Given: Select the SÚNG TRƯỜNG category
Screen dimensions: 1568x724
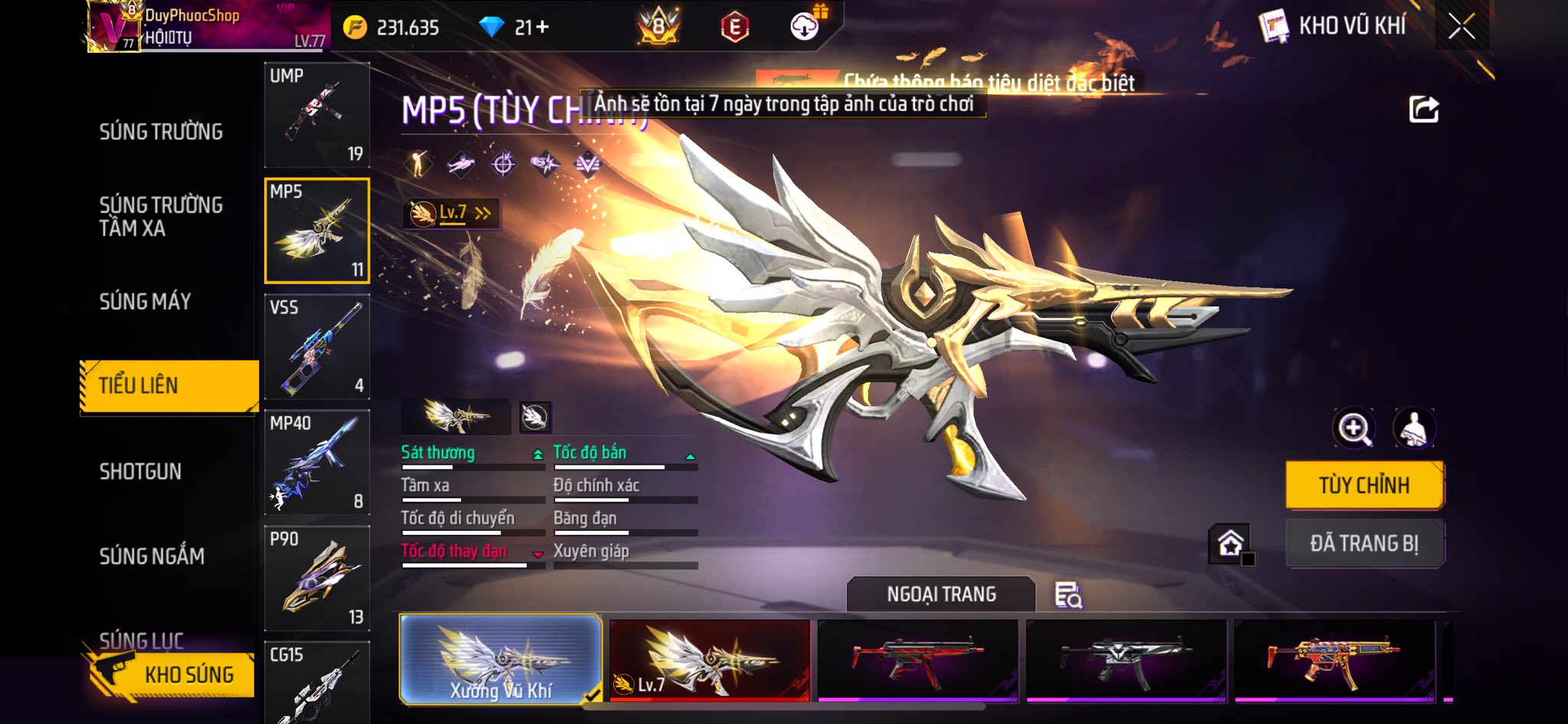Looking at the screenshot, I should (x=161, y=132).
